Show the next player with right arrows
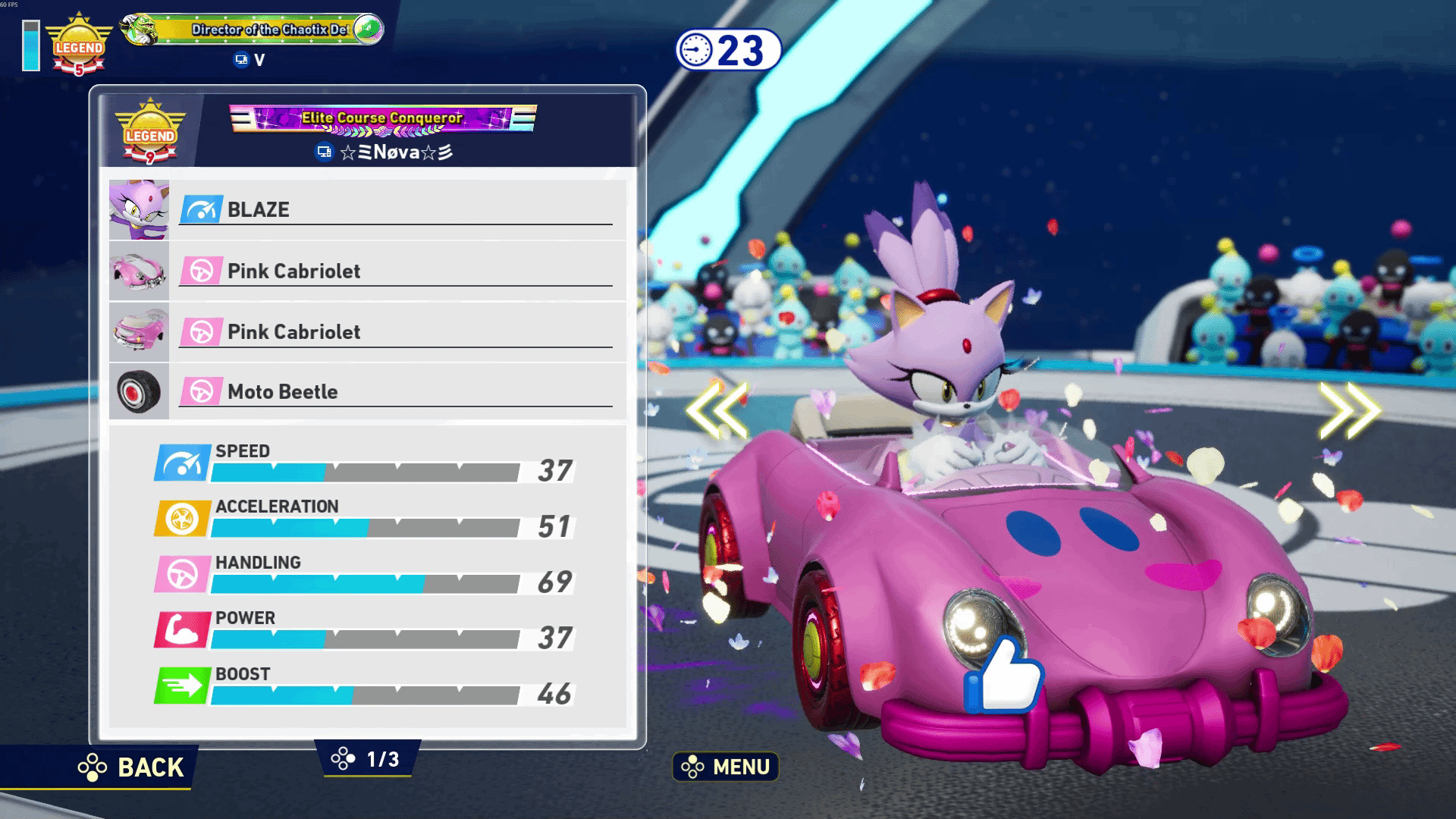The image size is (1456, 819). coord(1349,410)
